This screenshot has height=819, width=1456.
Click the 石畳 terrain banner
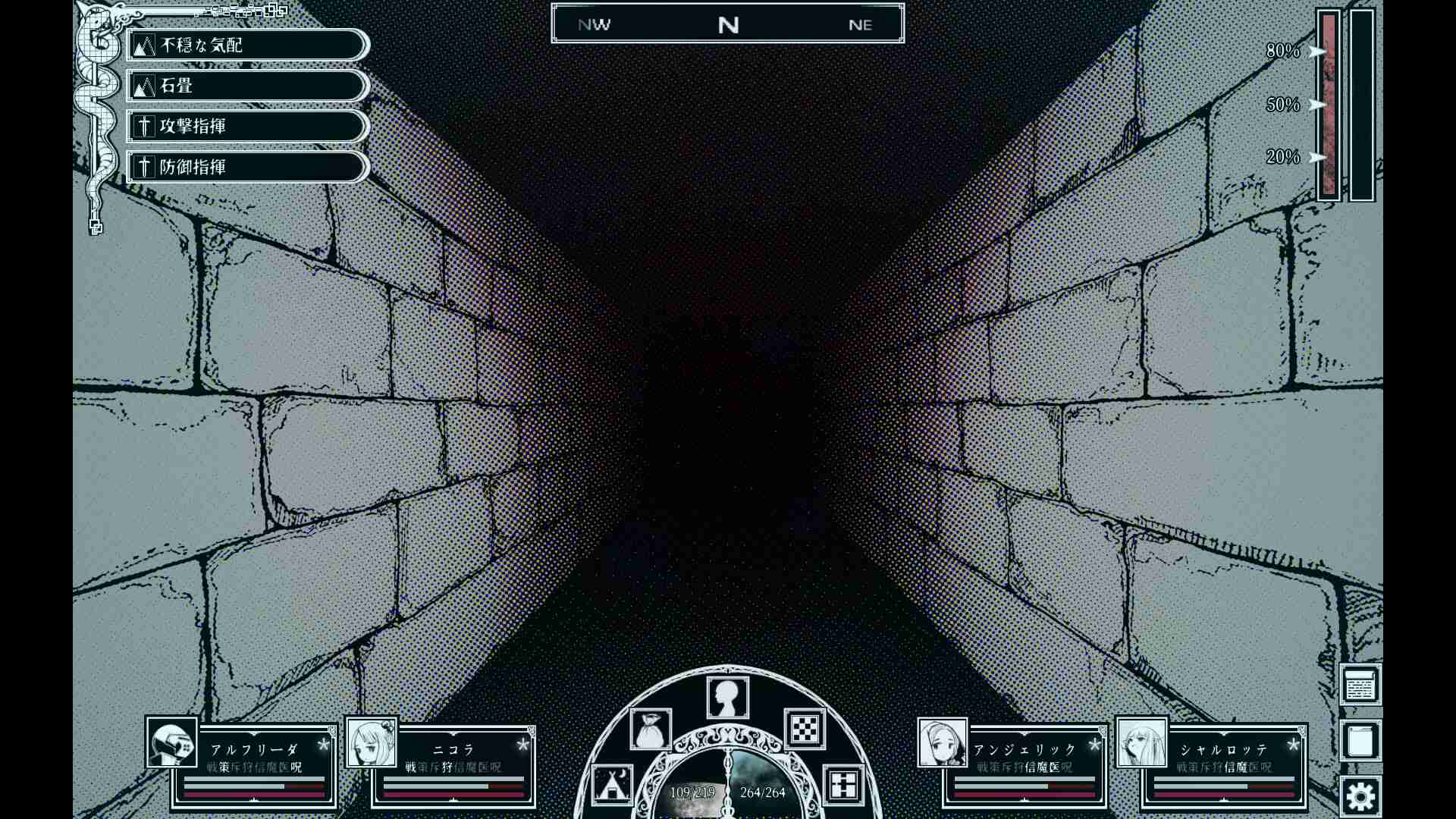[244, 86]
